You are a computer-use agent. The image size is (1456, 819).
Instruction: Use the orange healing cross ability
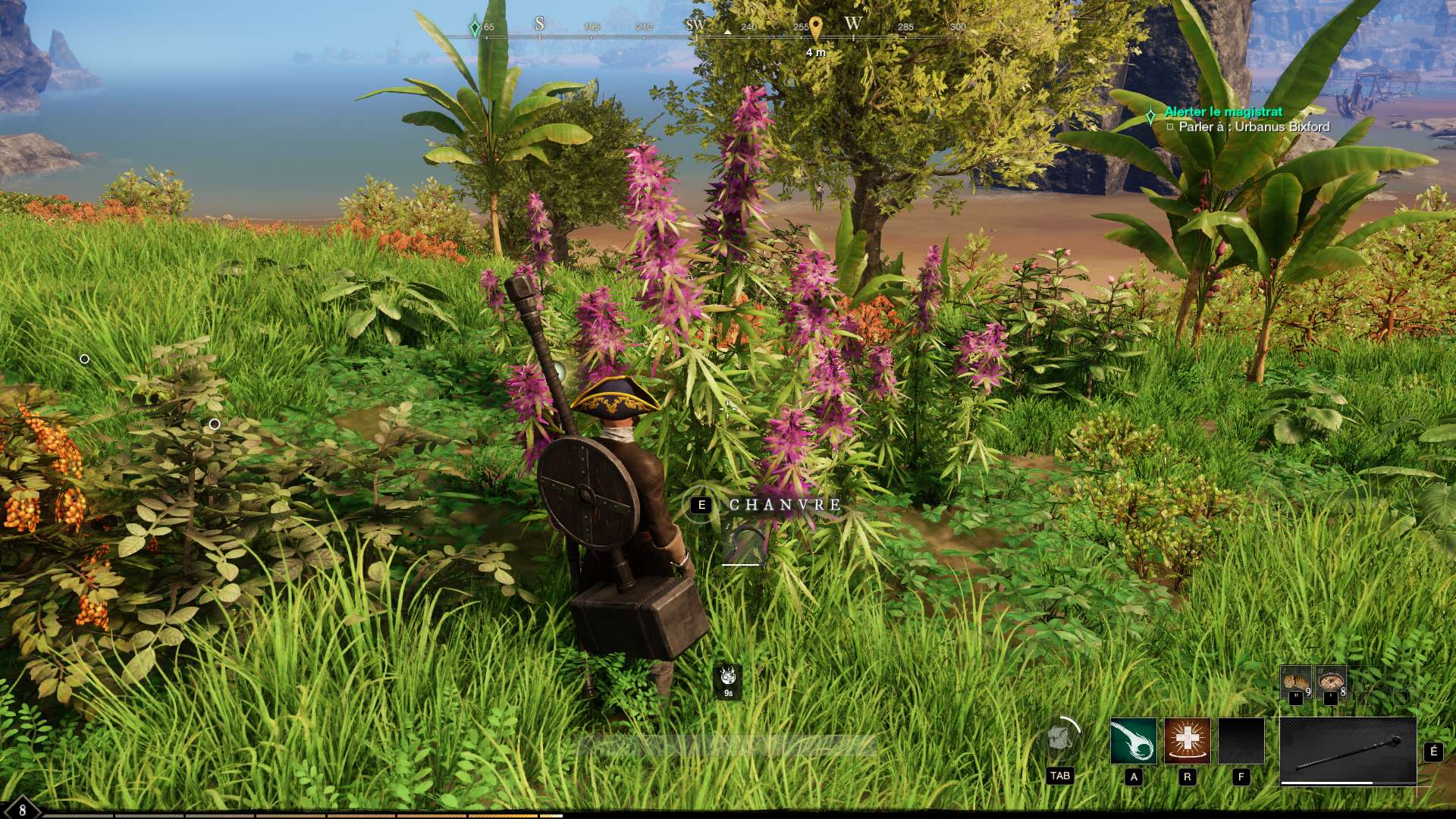click(1187, 741)
